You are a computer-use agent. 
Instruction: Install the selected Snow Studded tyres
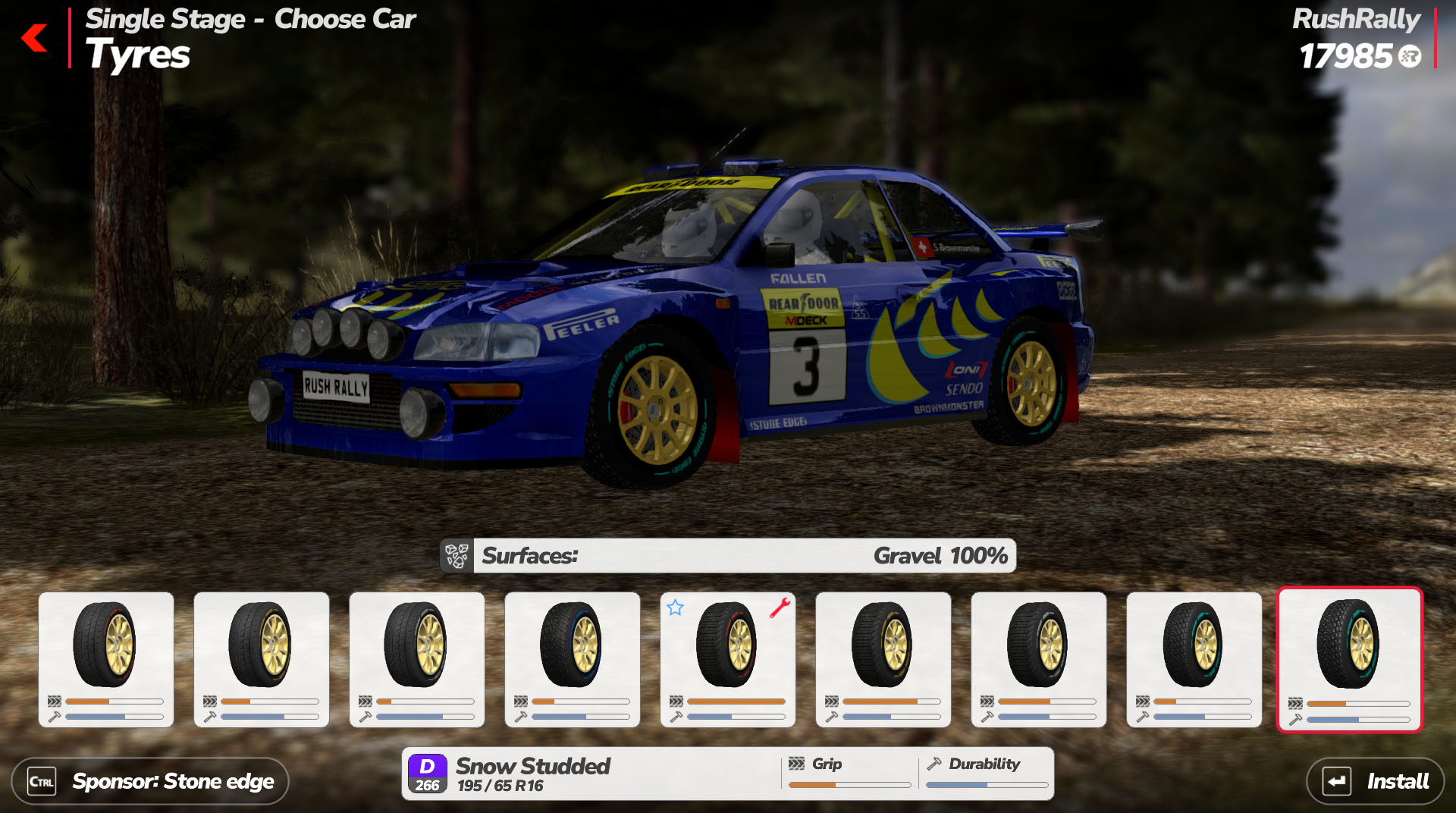tap(1375, 781)
